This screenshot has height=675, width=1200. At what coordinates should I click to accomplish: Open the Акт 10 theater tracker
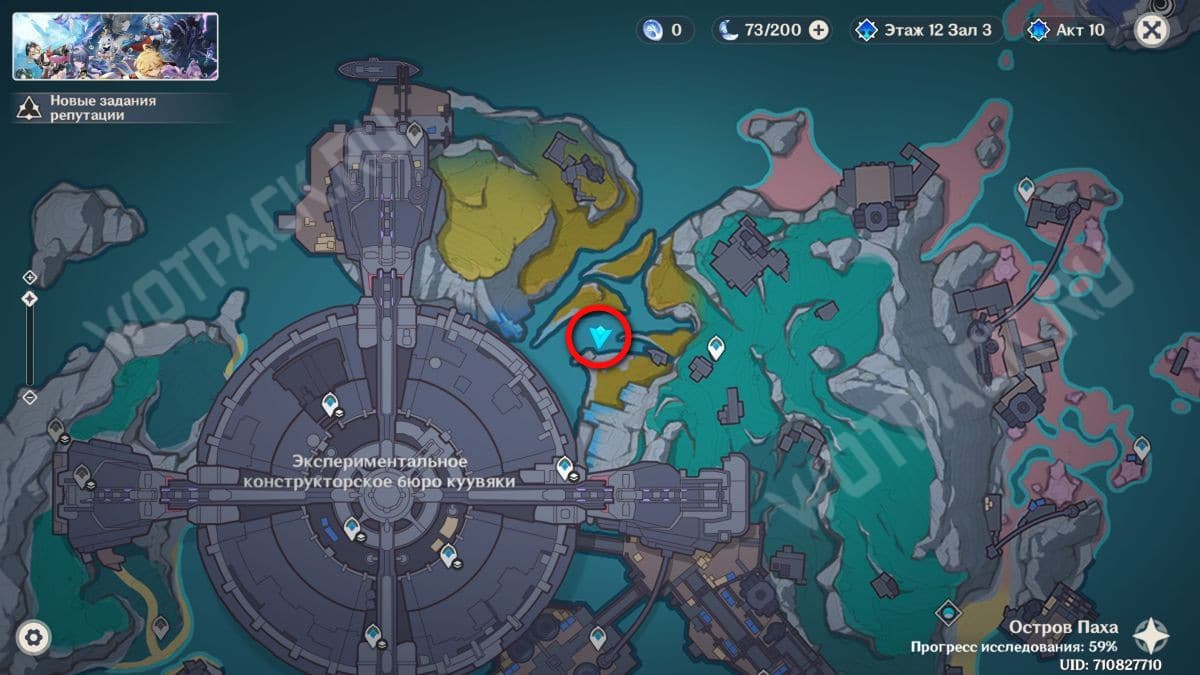click(1069, 30)
